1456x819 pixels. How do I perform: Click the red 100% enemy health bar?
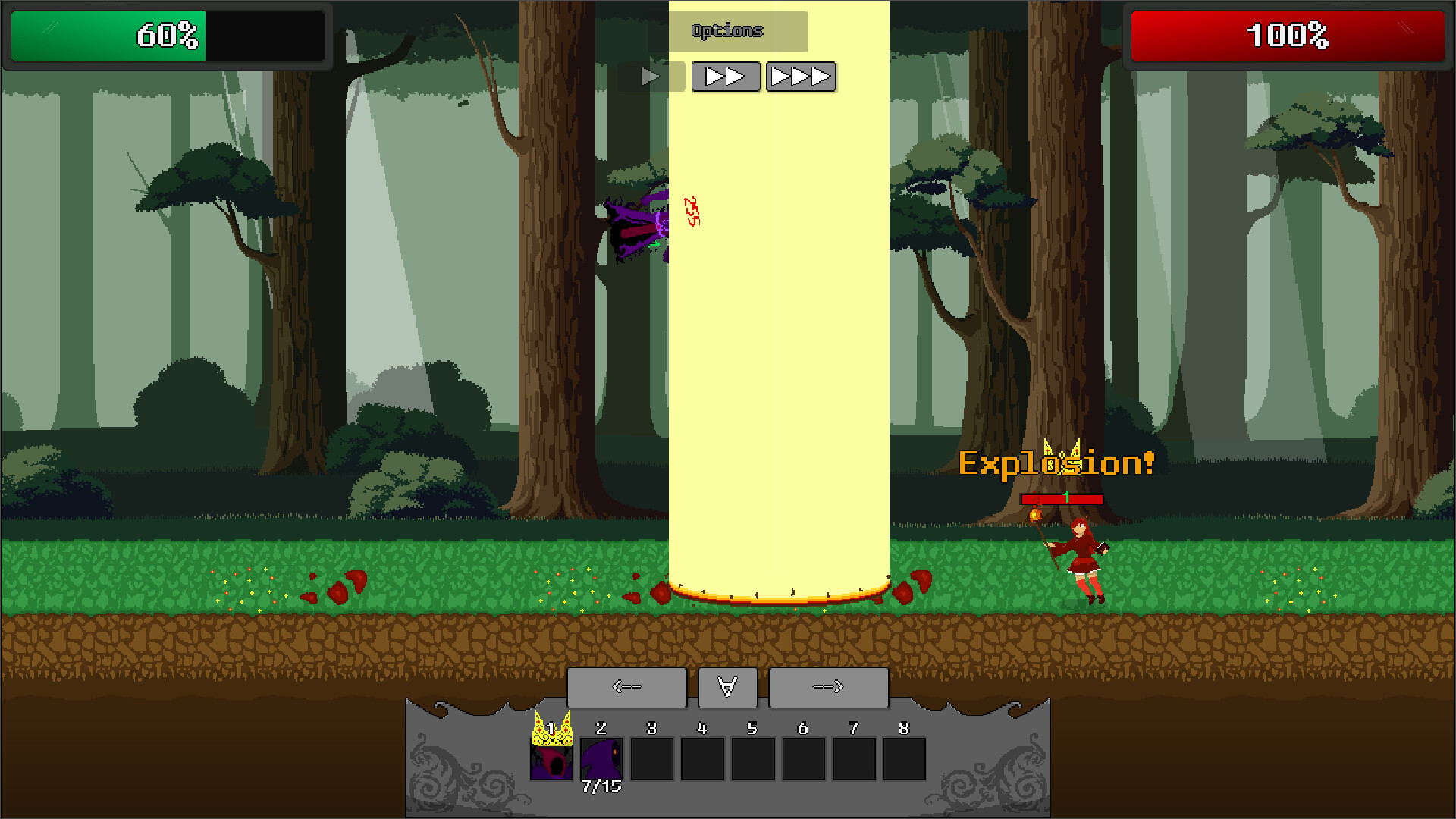(1288, 34)
